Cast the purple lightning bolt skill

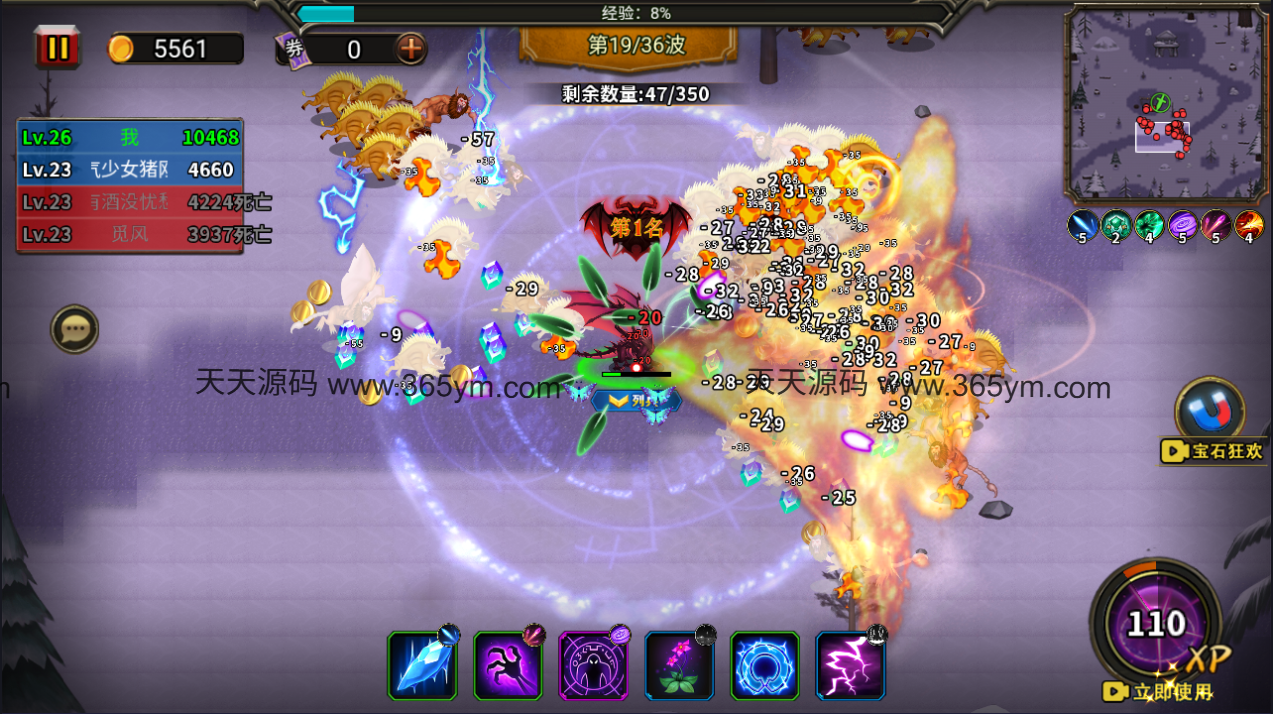850,666
